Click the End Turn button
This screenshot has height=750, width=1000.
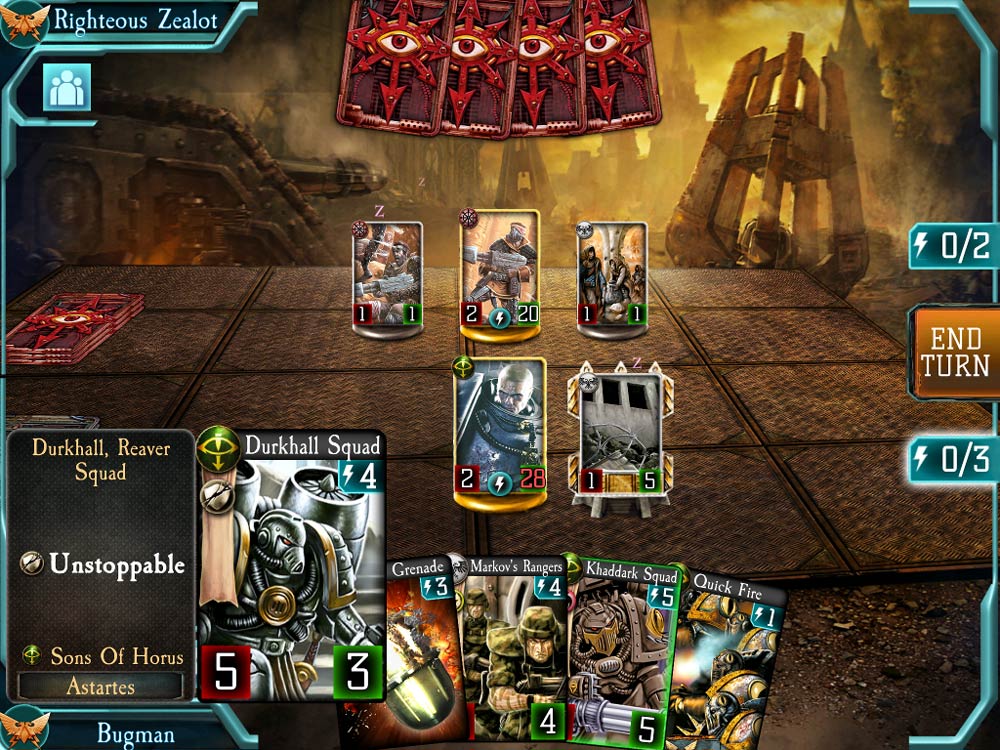(957, 352)
